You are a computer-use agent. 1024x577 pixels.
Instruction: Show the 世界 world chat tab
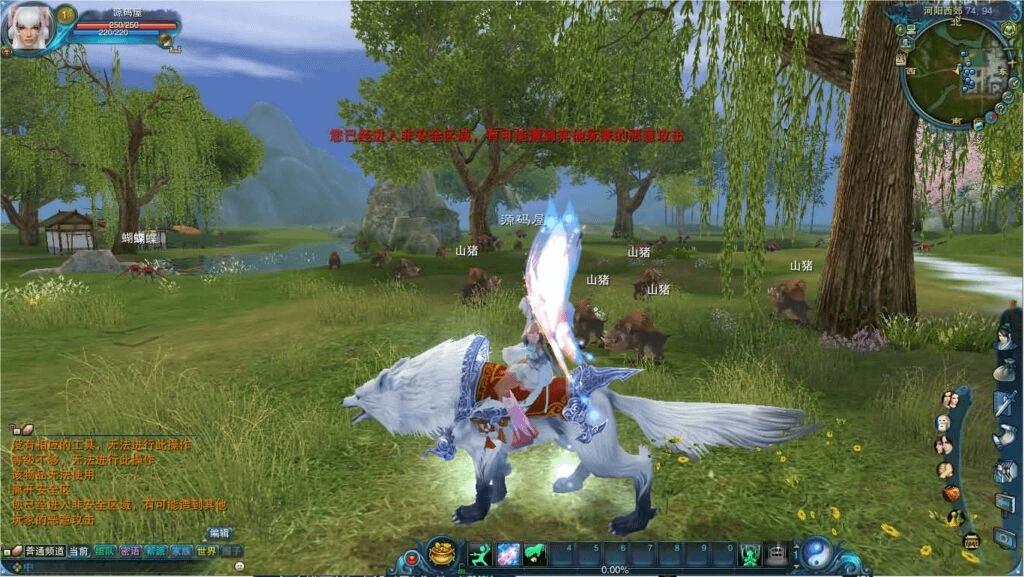coord(206,551)
